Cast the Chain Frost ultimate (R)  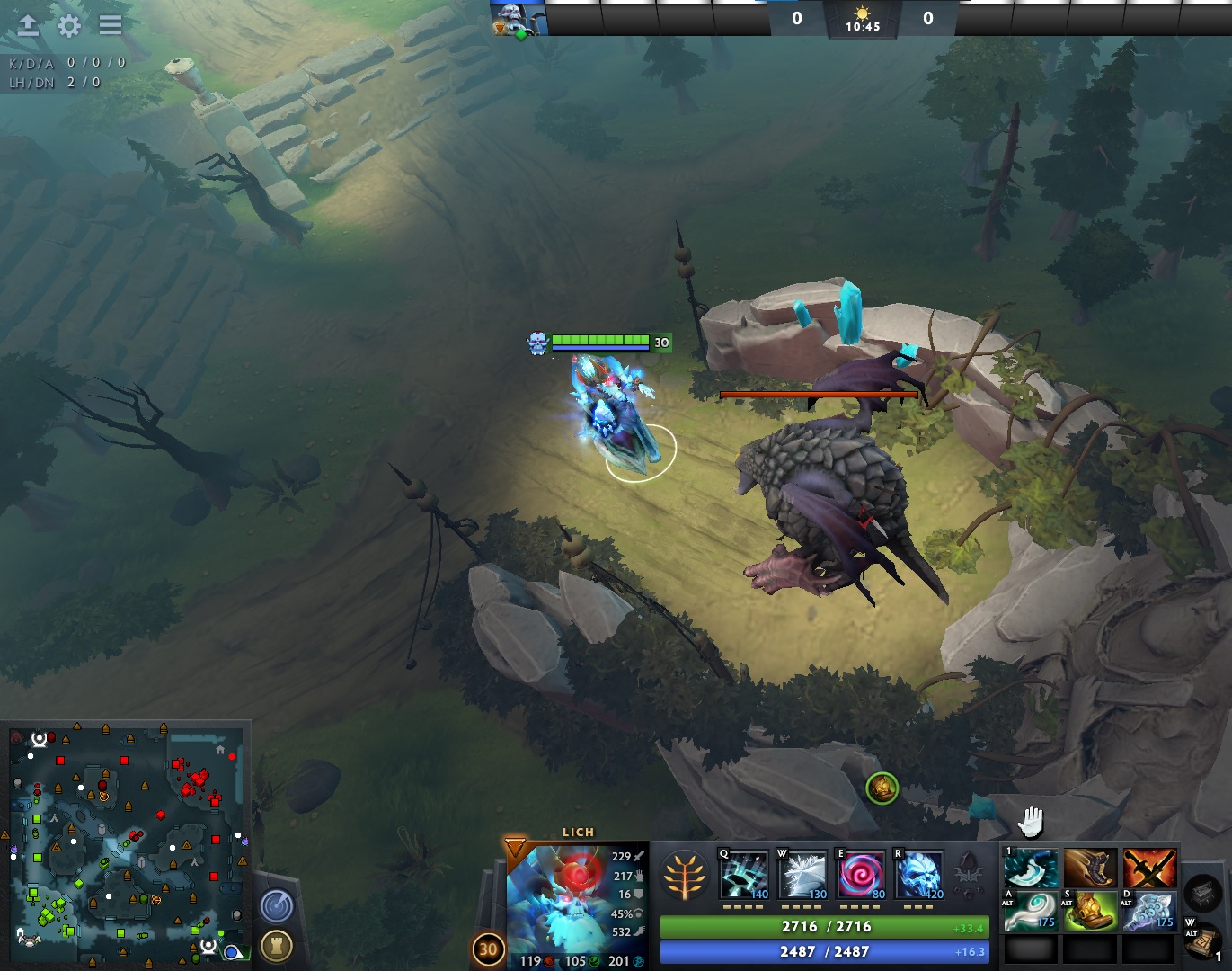coord(919,874)
